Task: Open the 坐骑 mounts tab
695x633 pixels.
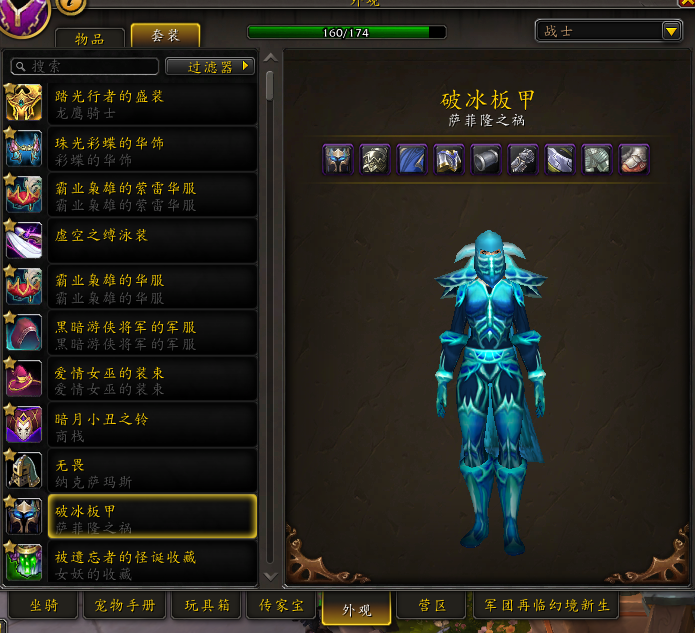Action: (x=44, y=606)
